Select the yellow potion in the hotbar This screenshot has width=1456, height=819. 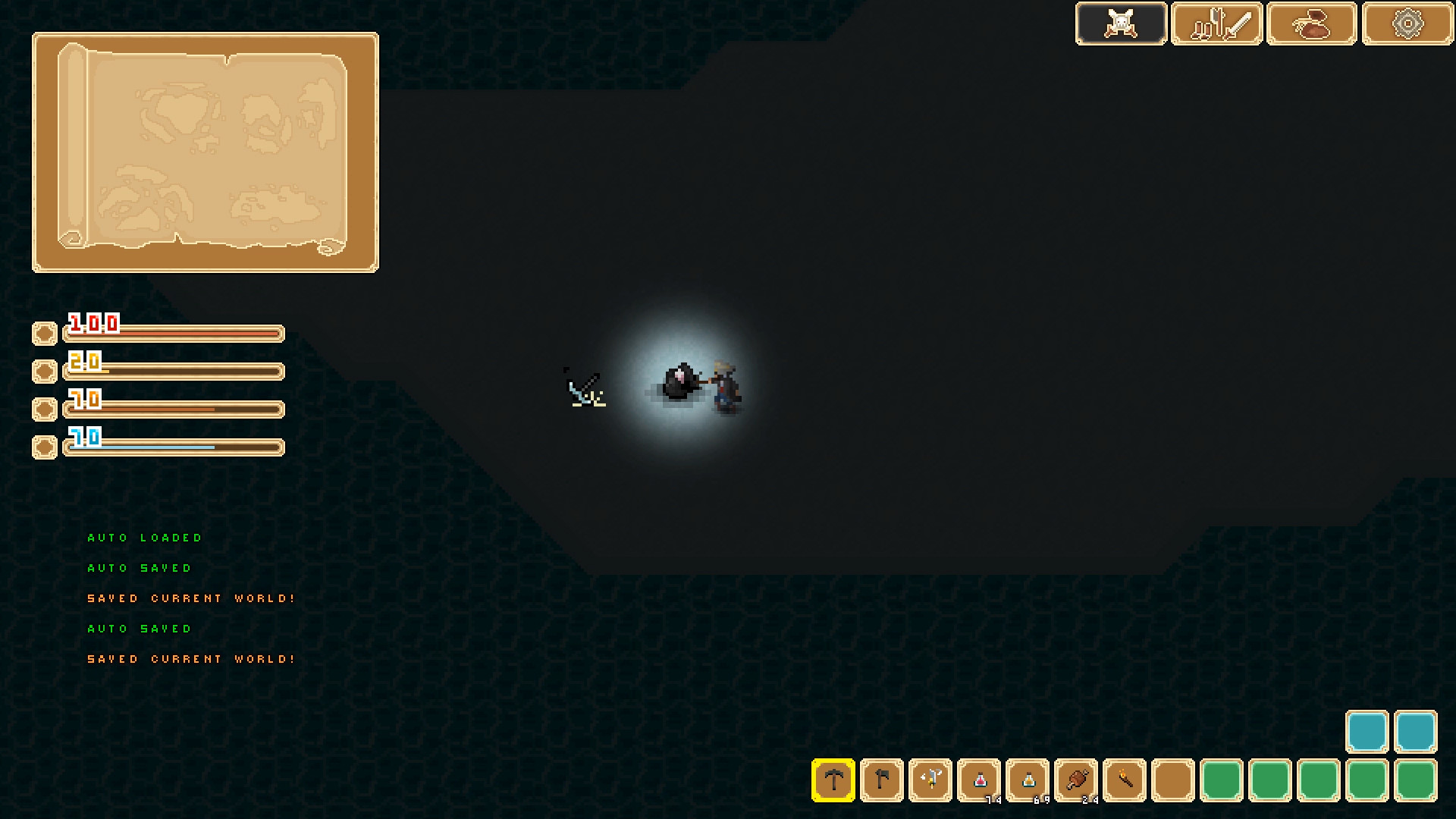tap(1030, 780)
